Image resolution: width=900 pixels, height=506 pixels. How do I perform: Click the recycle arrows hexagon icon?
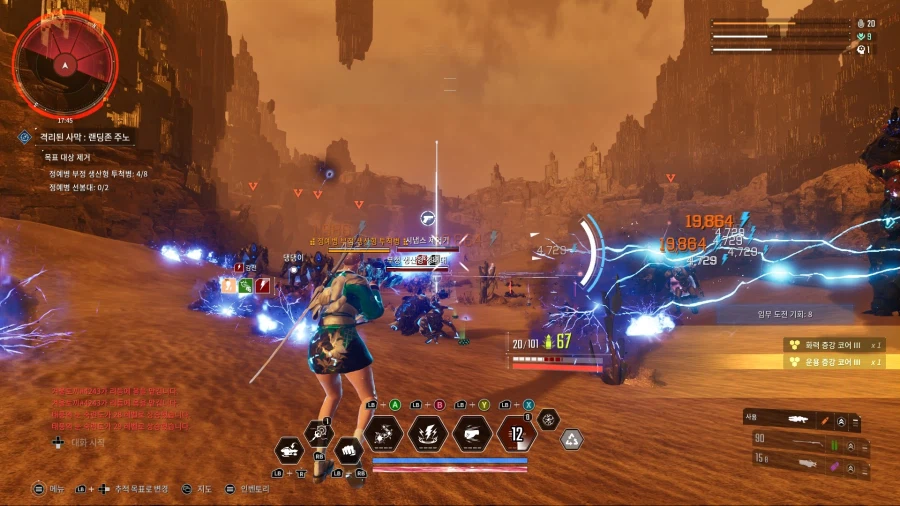[x=572, y=438]
